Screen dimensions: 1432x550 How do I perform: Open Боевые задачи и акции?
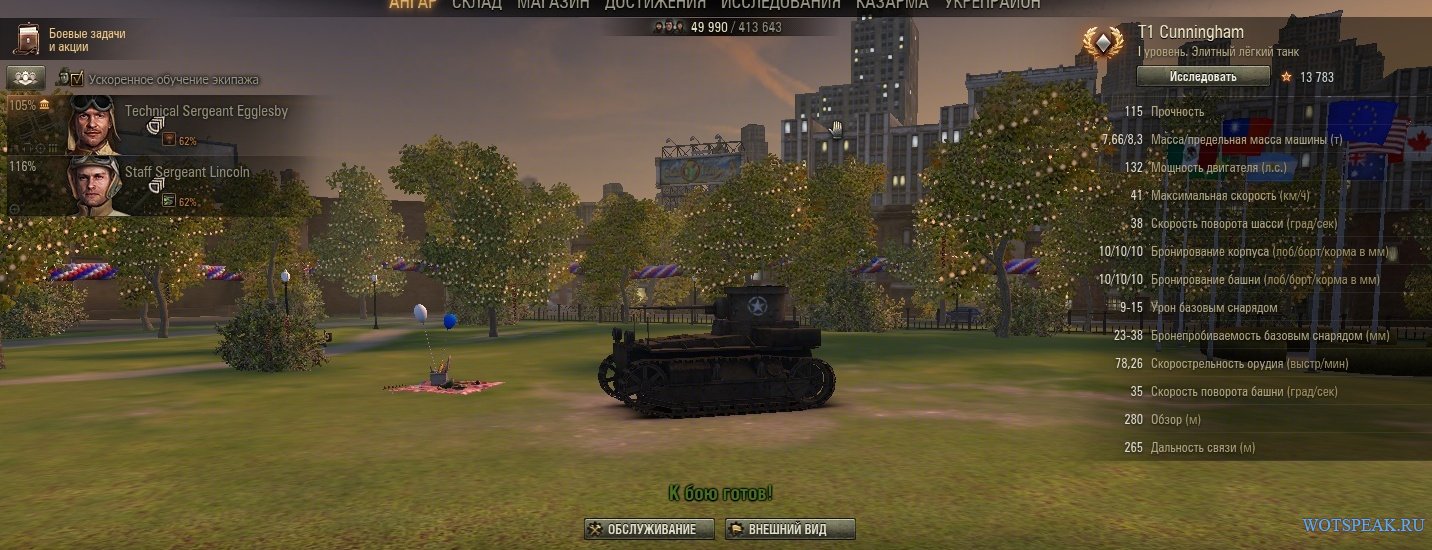(x=70, y=40)
